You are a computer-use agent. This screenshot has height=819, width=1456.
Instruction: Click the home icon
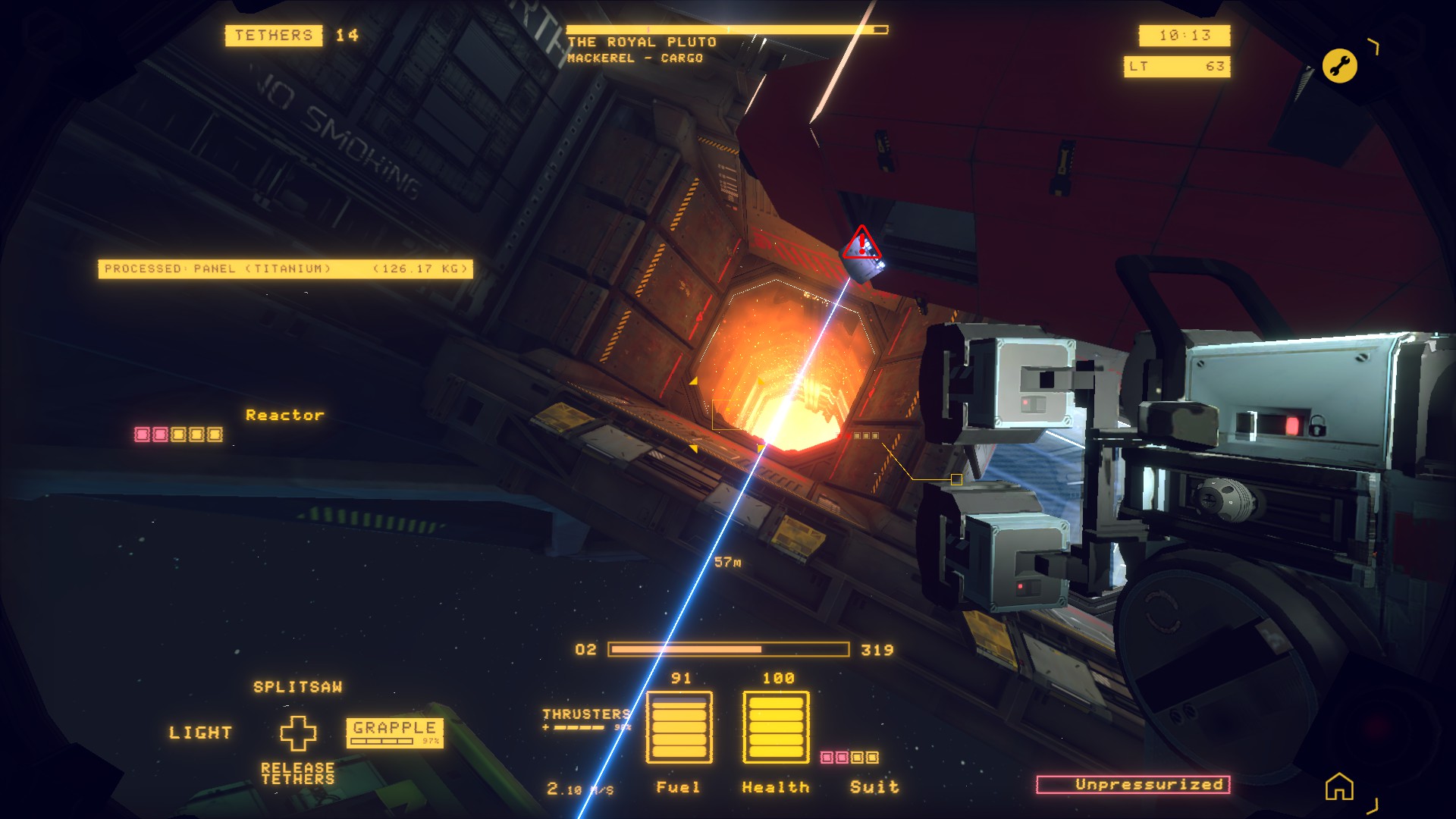tap(1338, 786)
